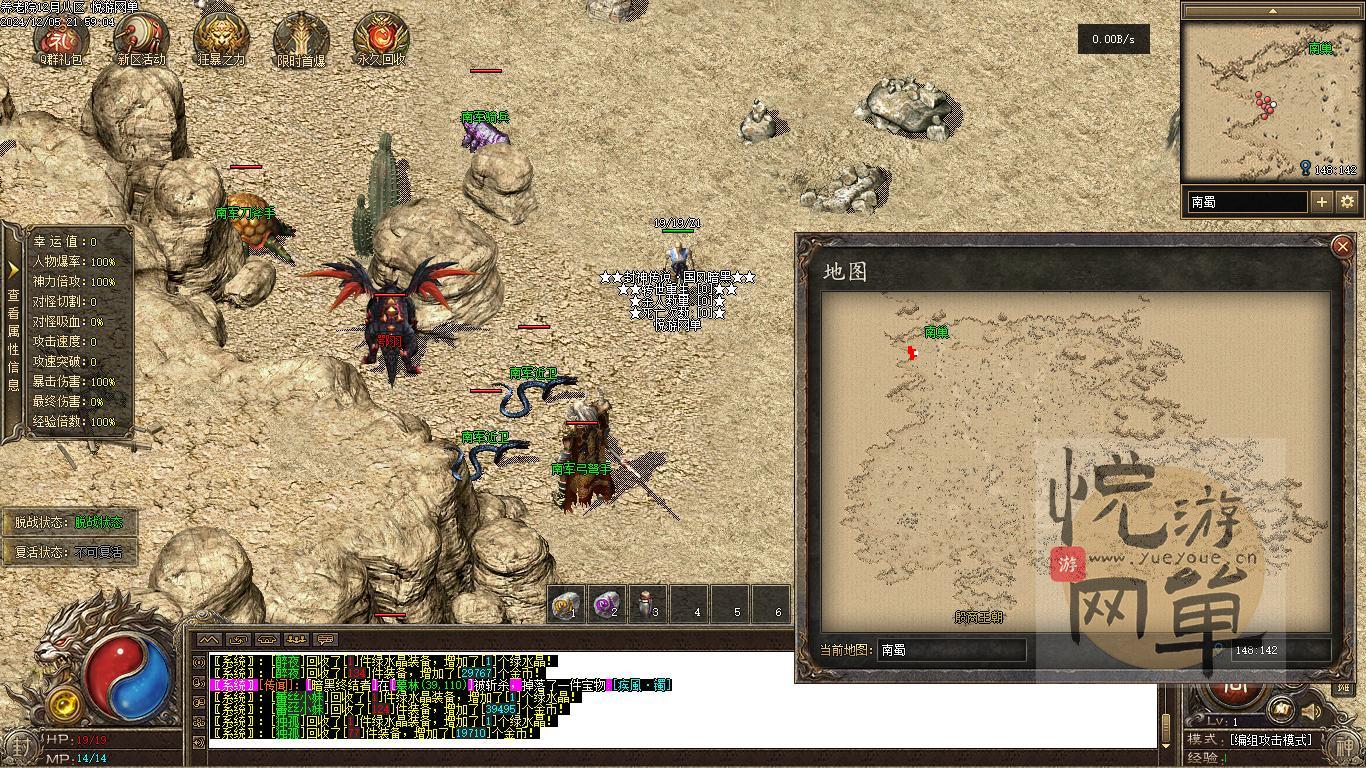
Task: Use the purple scroll in hotbar slot 2
Action: (x=607, y=604)
